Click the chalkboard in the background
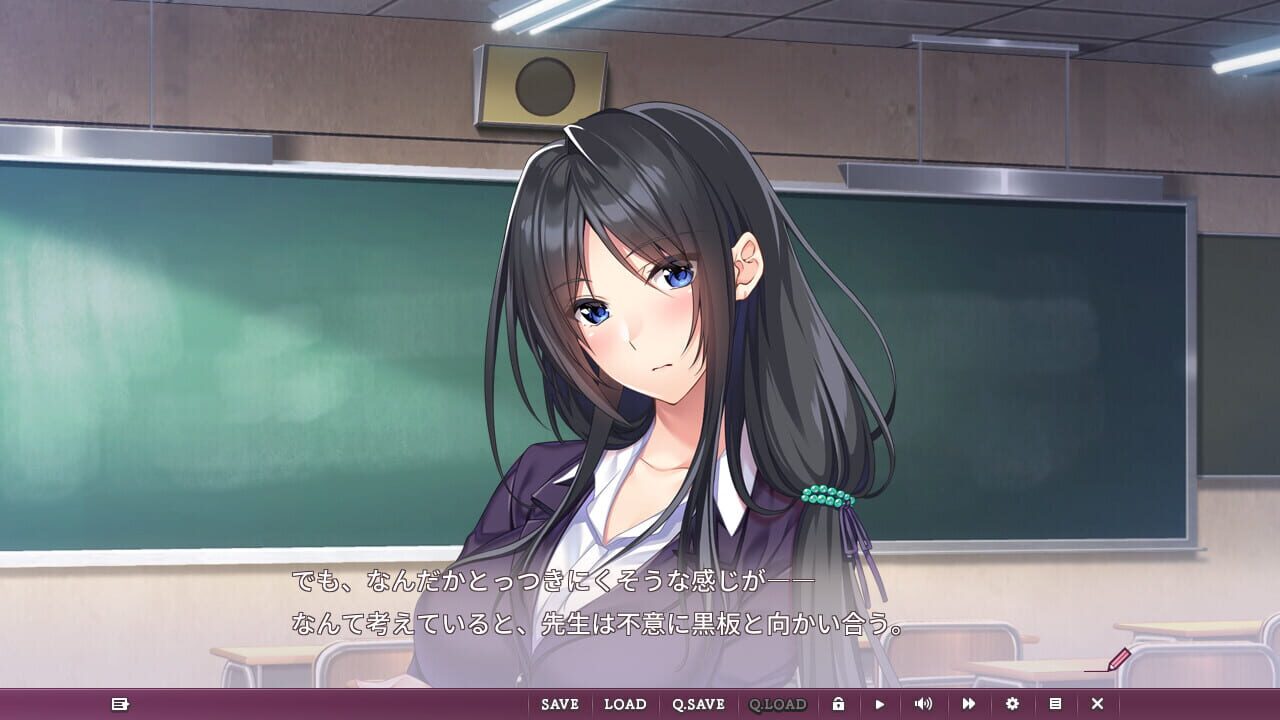 pyautogui.click(x=250, y=350)
